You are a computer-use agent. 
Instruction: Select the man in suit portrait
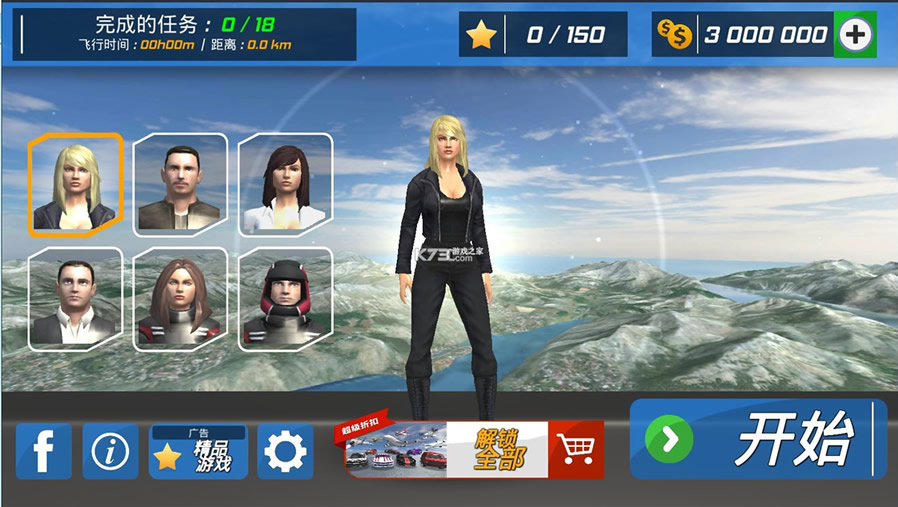tap(75, 298)
